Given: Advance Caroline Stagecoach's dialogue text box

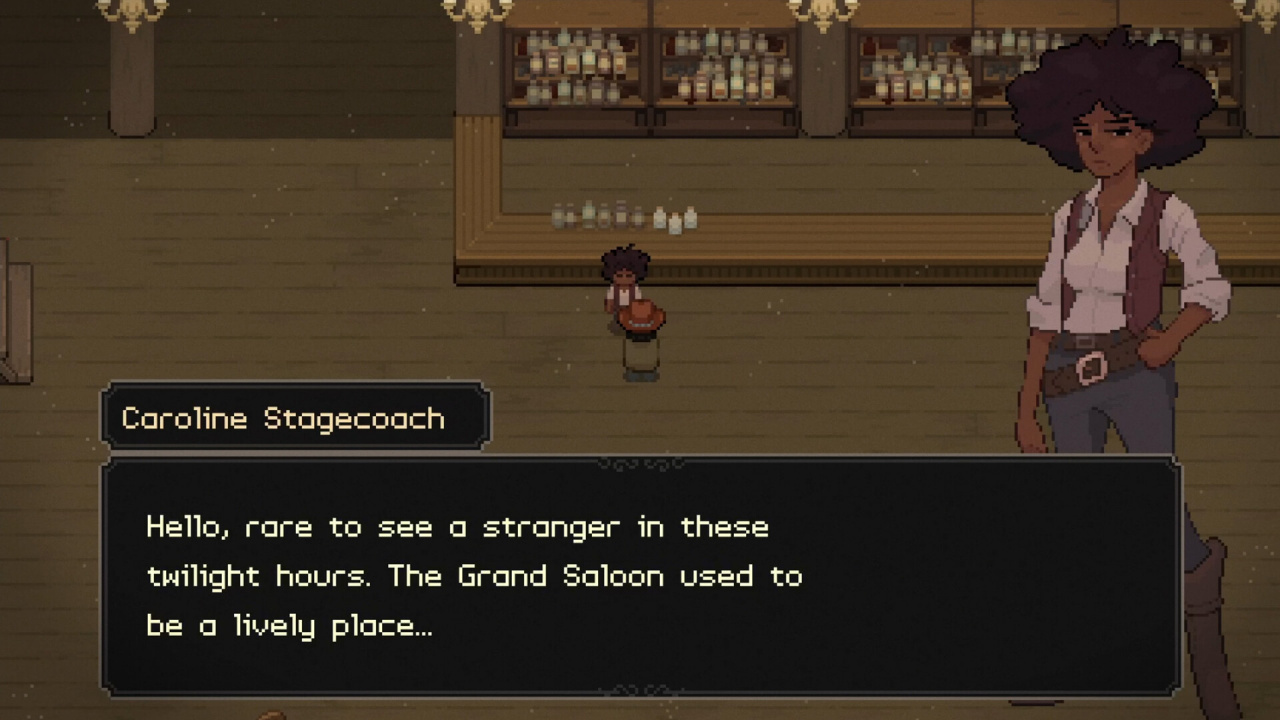Looking at the screenshot, I should (x=640, y=576).
